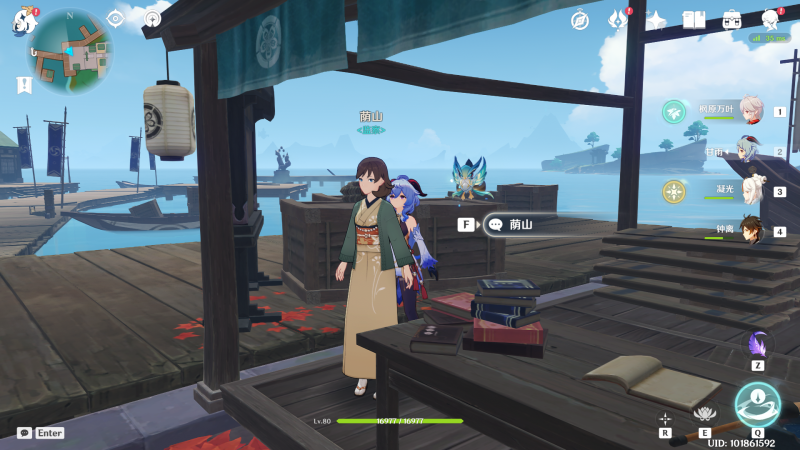Activate the elemental burst ability

757,405
